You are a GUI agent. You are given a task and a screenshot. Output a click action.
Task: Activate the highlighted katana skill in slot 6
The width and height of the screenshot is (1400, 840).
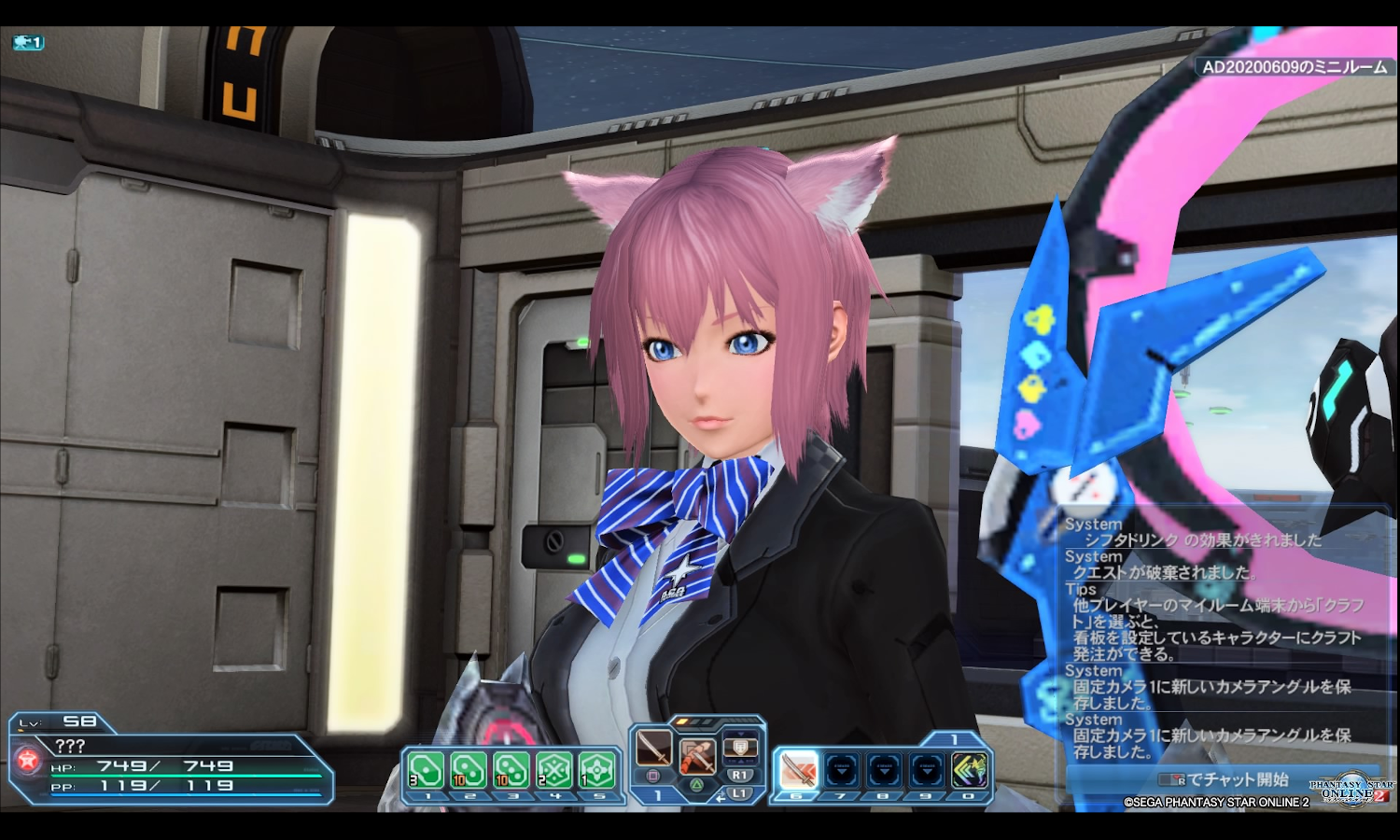798,771
